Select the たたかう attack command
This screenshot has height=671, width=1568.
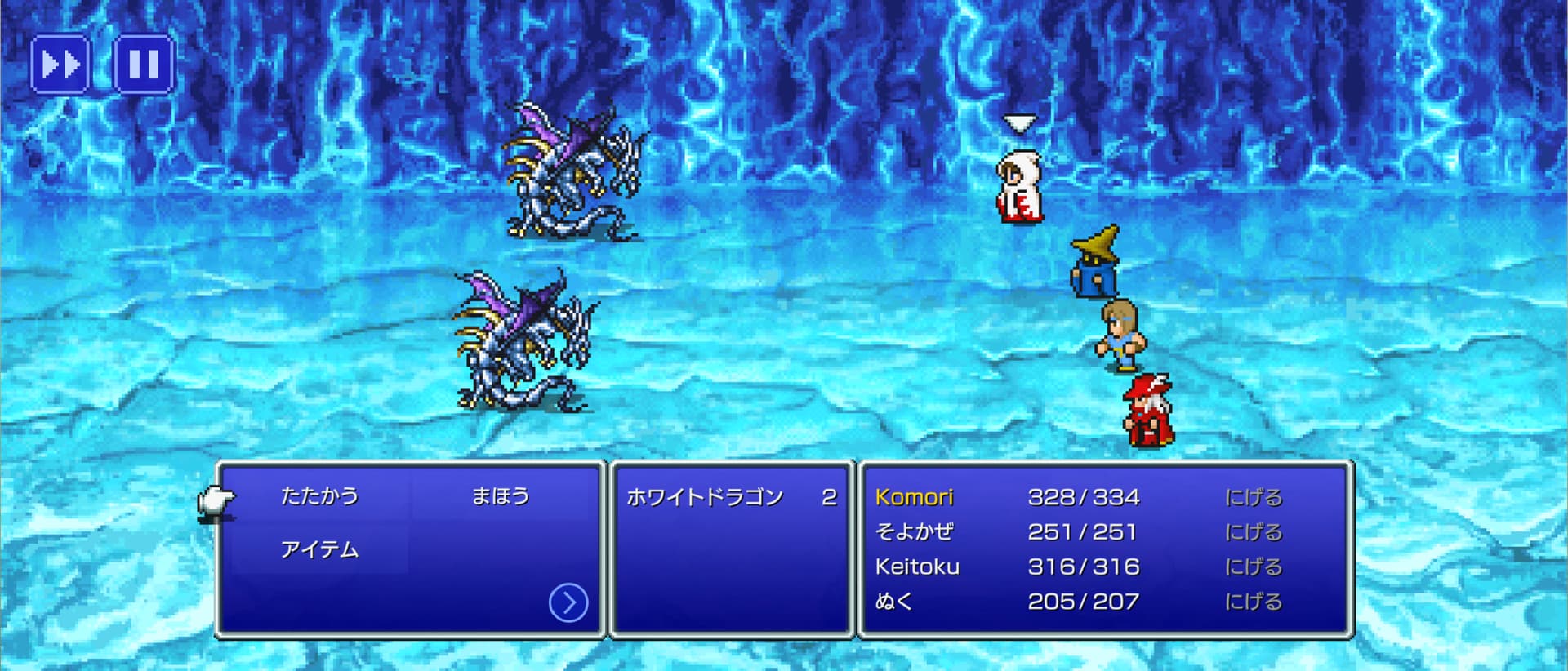319,496
